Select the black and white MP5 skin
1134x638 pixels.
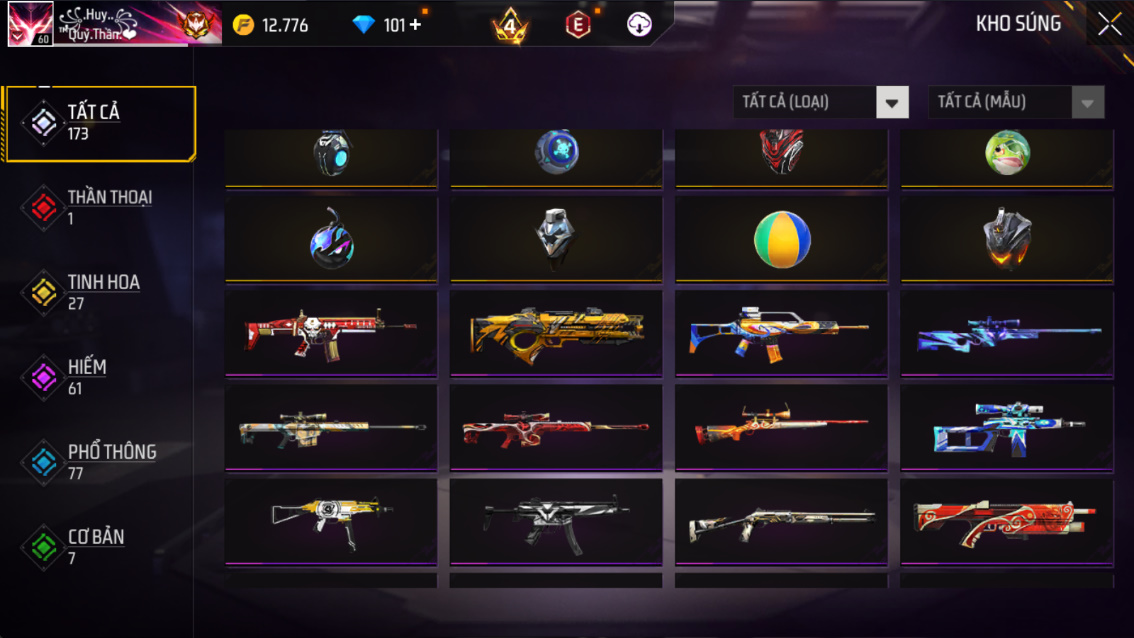click(x=556, y=523)
